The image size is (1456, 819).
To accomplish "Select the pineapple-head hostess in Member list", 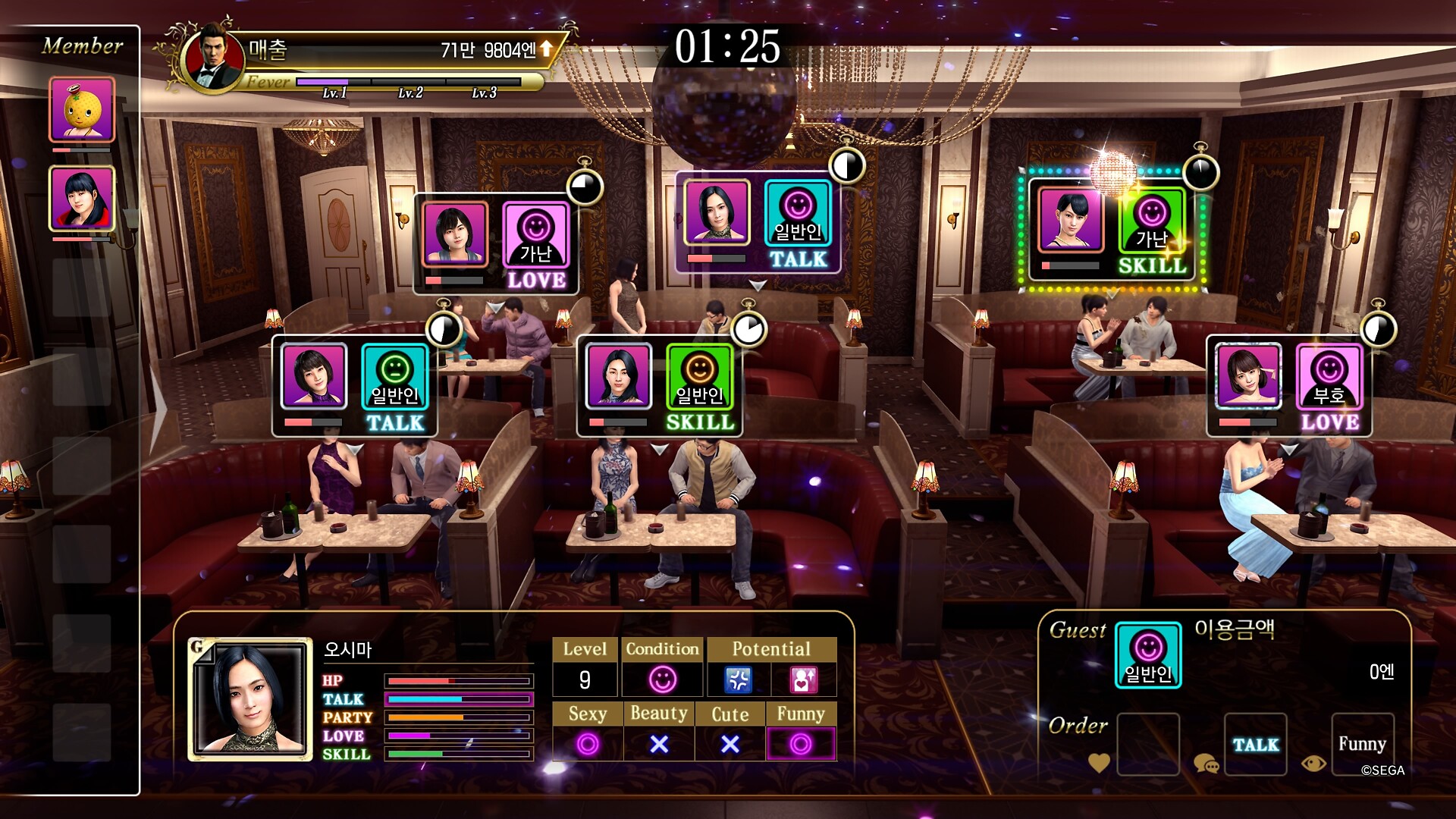I will point(82,110).
